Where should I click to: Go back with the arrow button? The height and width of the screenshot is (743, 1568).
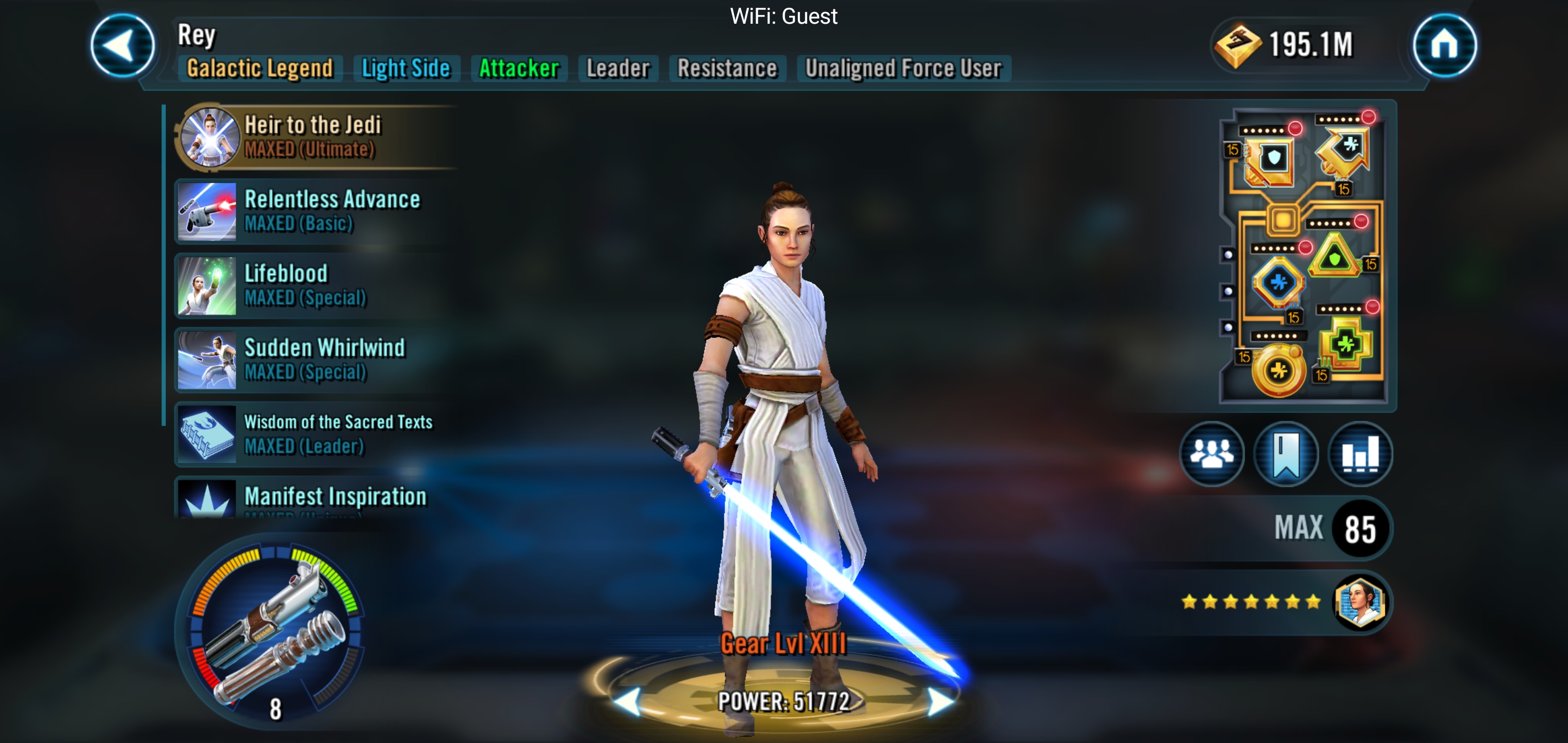tap(122, 46)
